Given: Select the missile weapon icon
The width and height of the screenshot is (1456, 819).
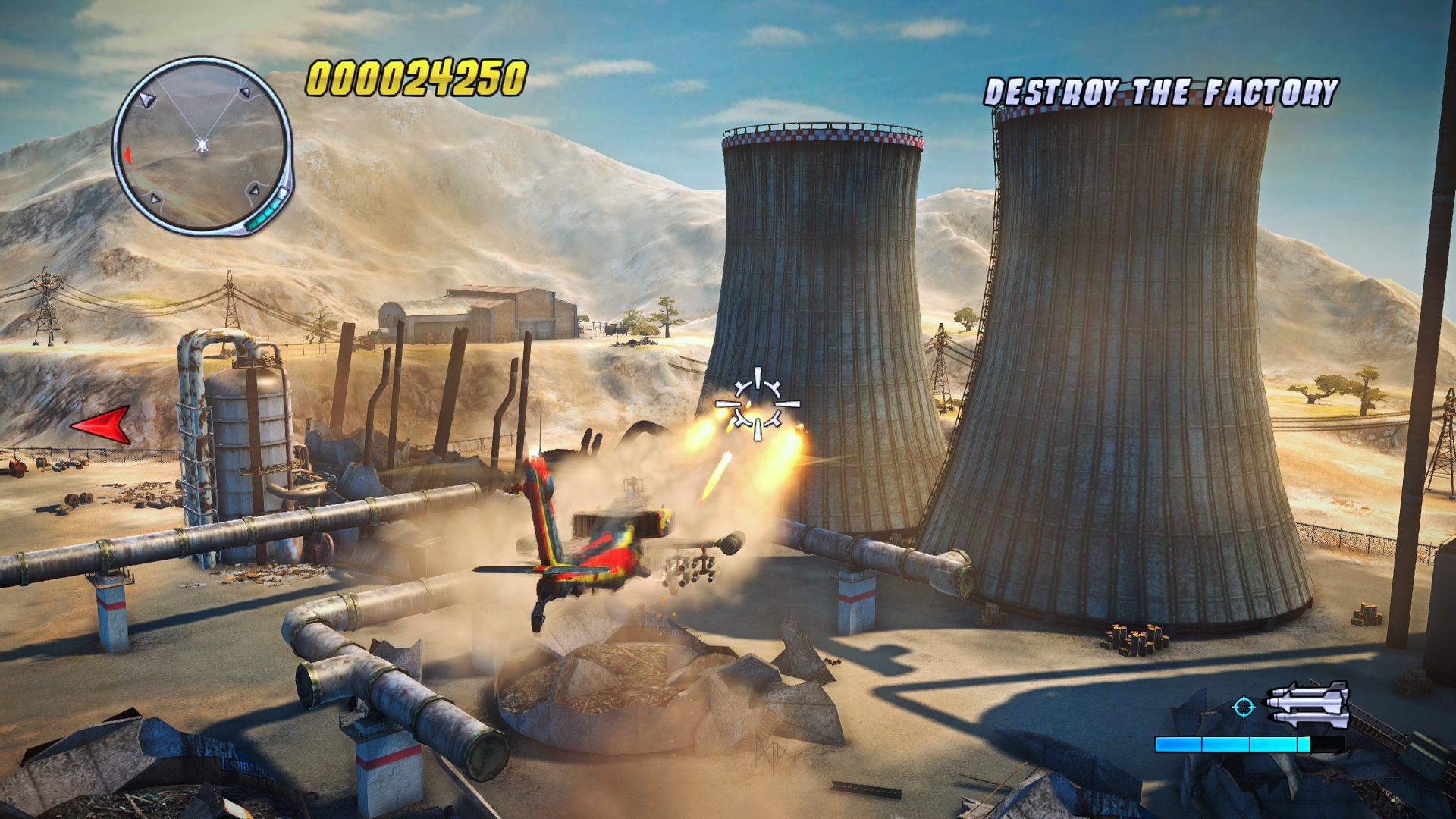Looking at the screenshot, I should 1307,705.
